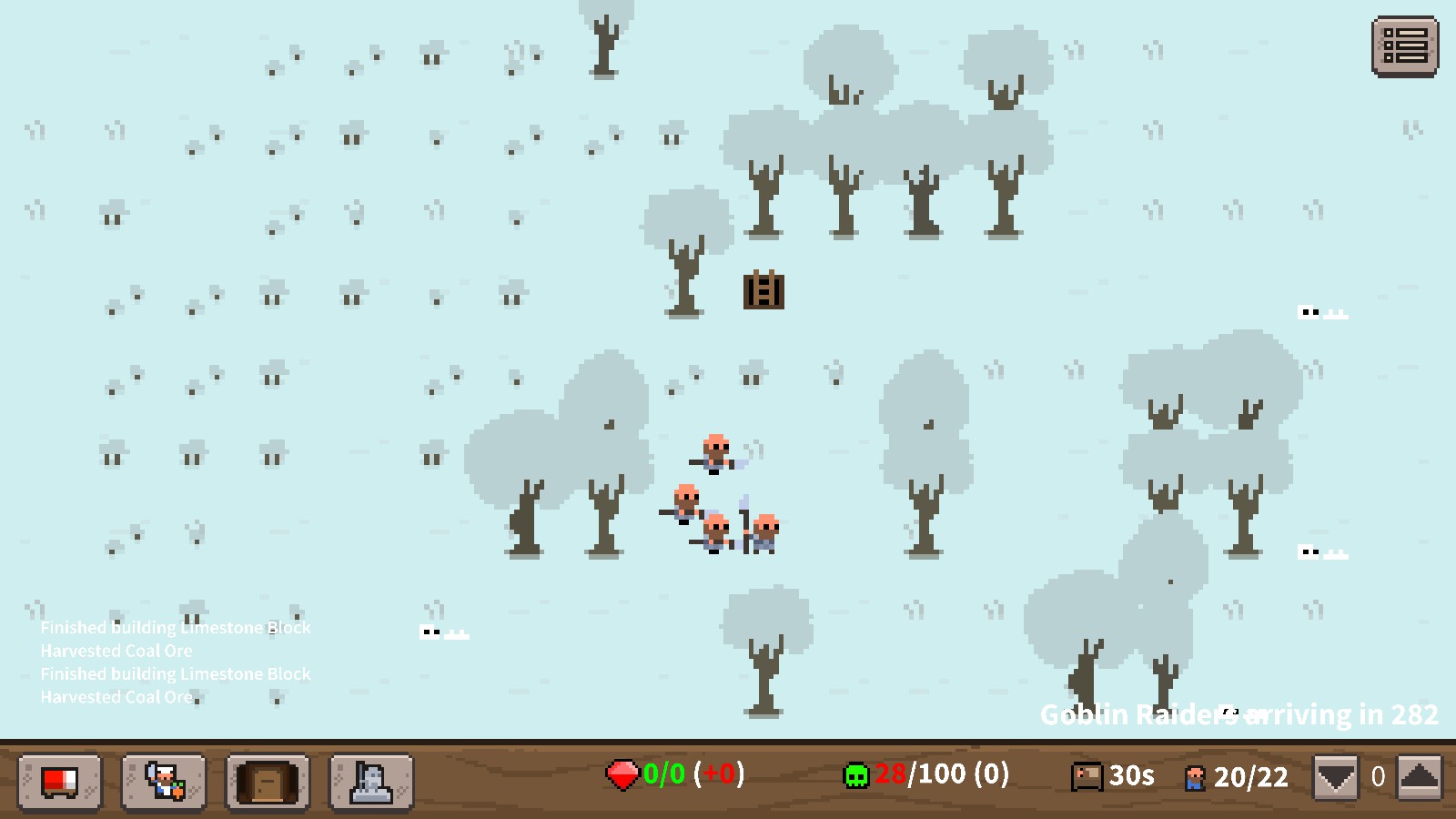Image resolution: width=1456 pixels, height=819 pixels.
Task: Click the villager icon beside 20/22
Action: (x=1195, y=776)
